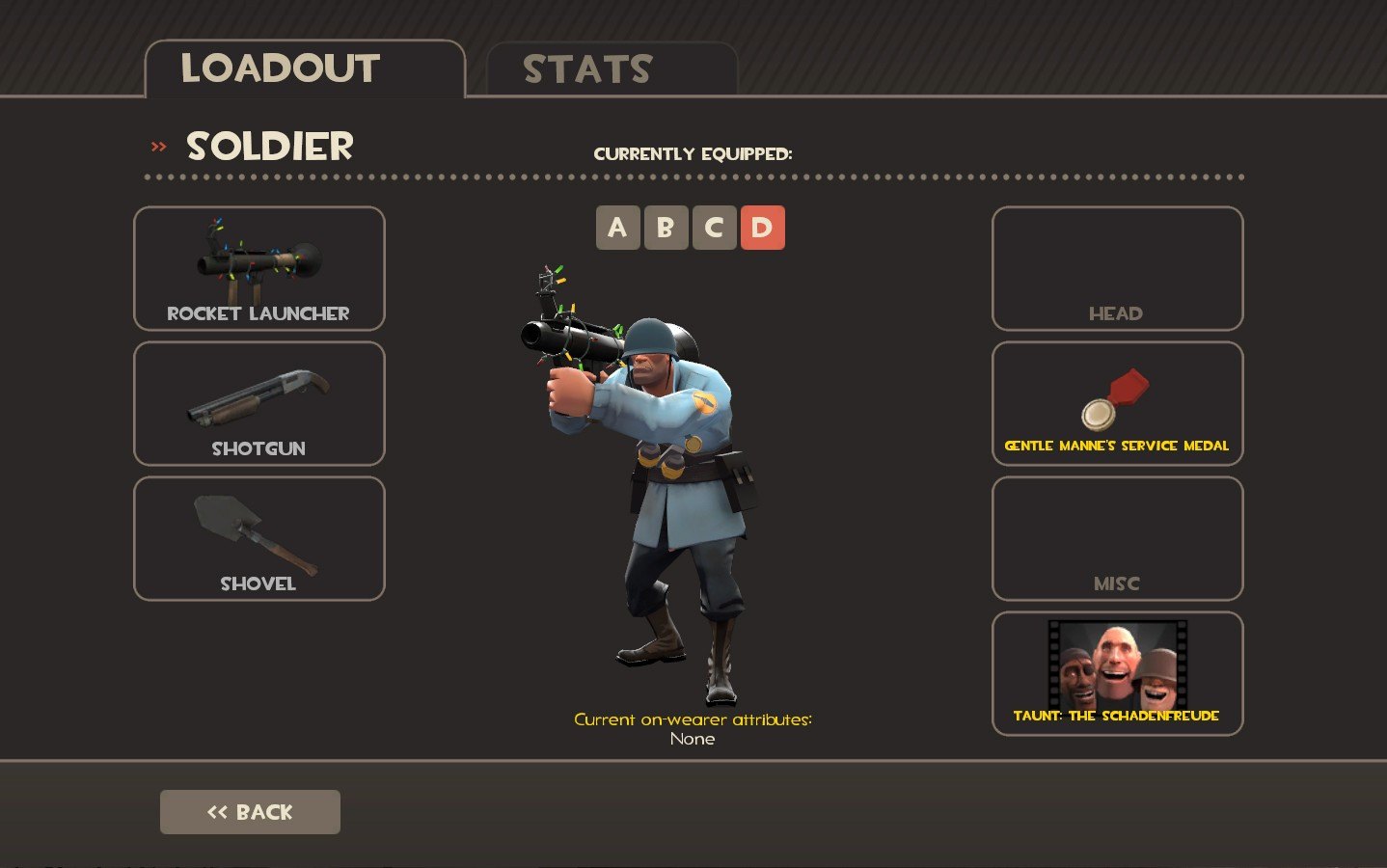The width and height of the screenshot is (1387, 868).
Task: Switch to the Loadout tab
Action: click(x=304, y=69)
